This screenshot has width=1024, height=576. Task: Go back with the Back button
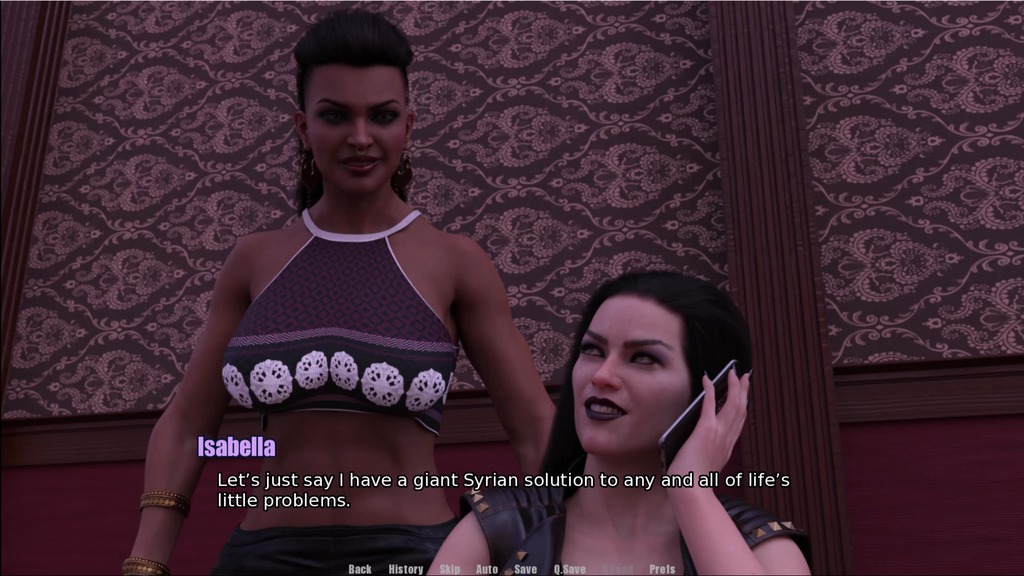pos(360,569)
